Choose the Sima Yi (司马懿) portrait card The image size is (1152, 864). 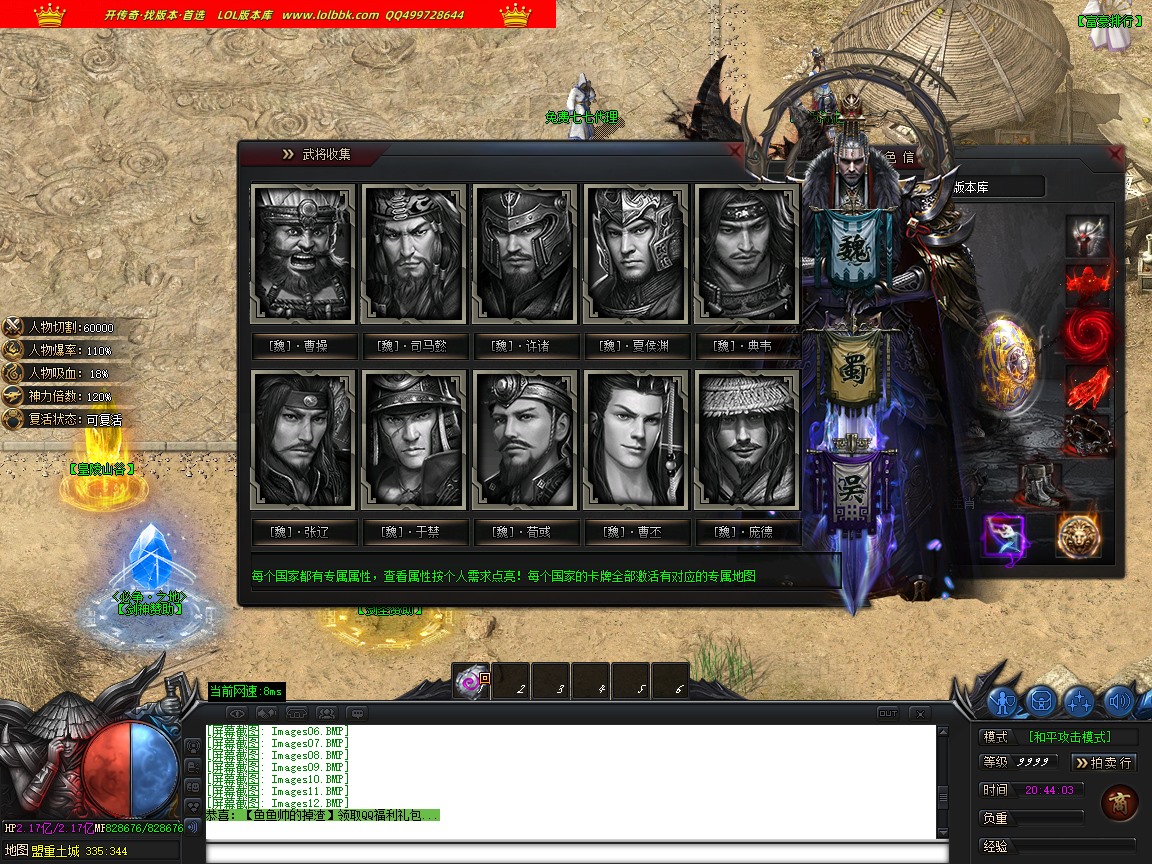click(x=414, y=254)
